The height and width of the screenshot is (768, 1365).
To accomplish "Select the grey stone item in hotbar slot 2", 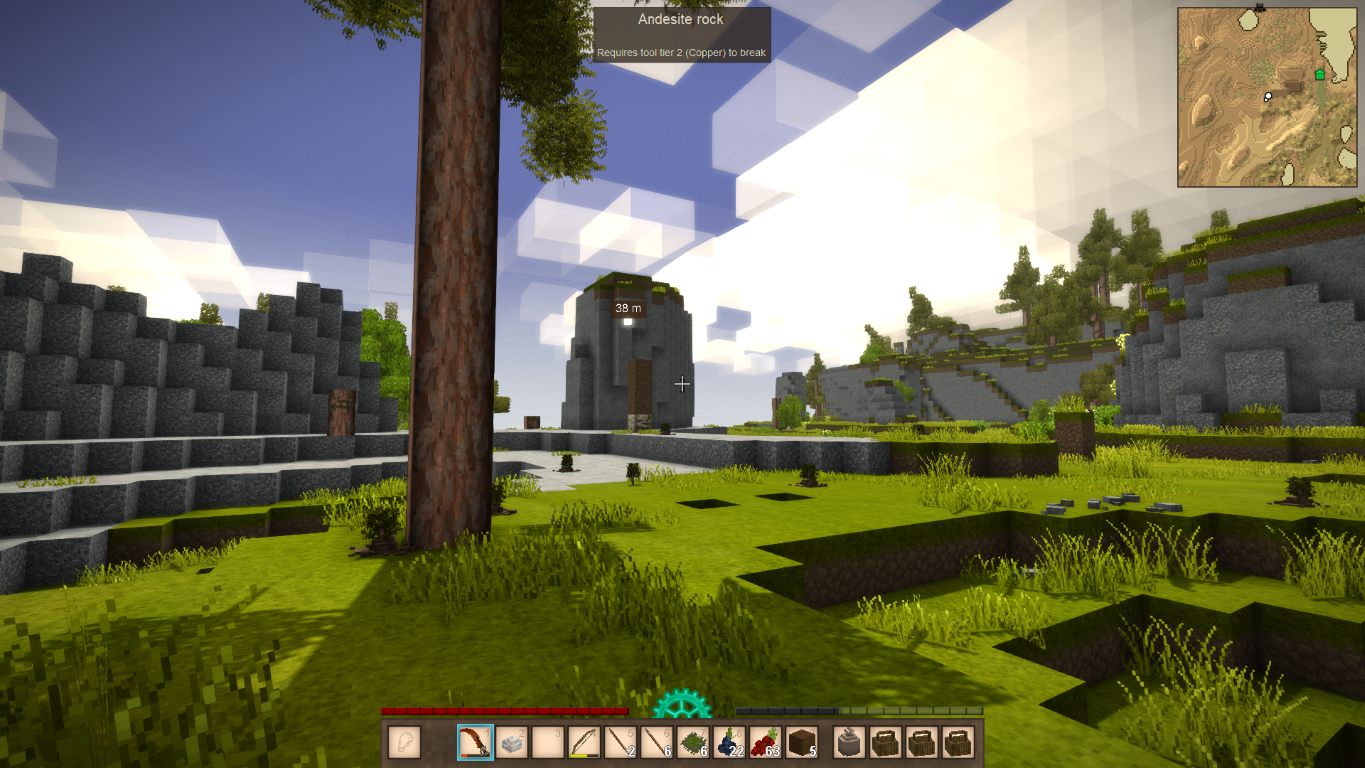I will click(x=512, y=742).
